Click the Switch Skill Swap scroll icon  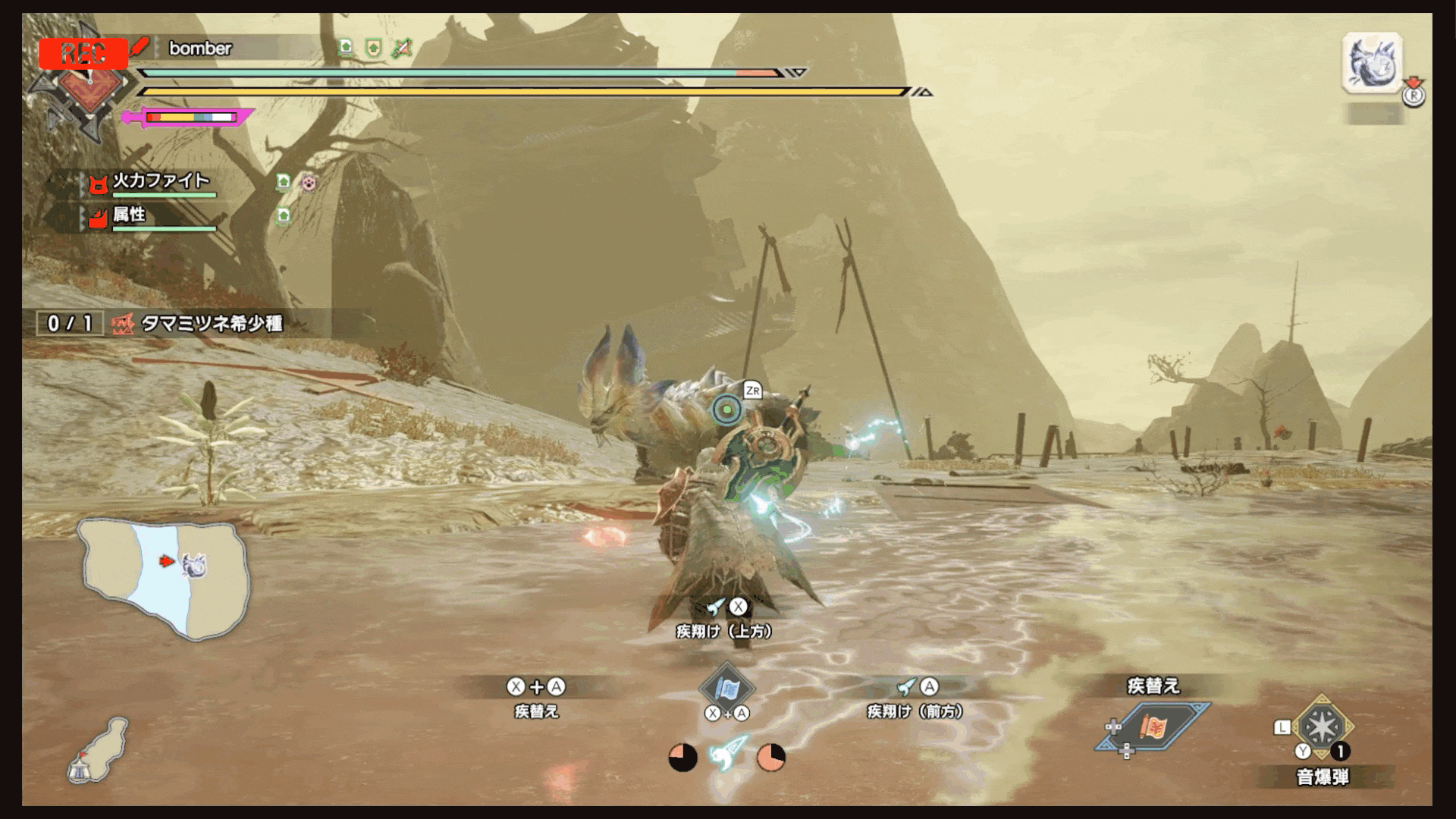click(x=1151, y=726)
